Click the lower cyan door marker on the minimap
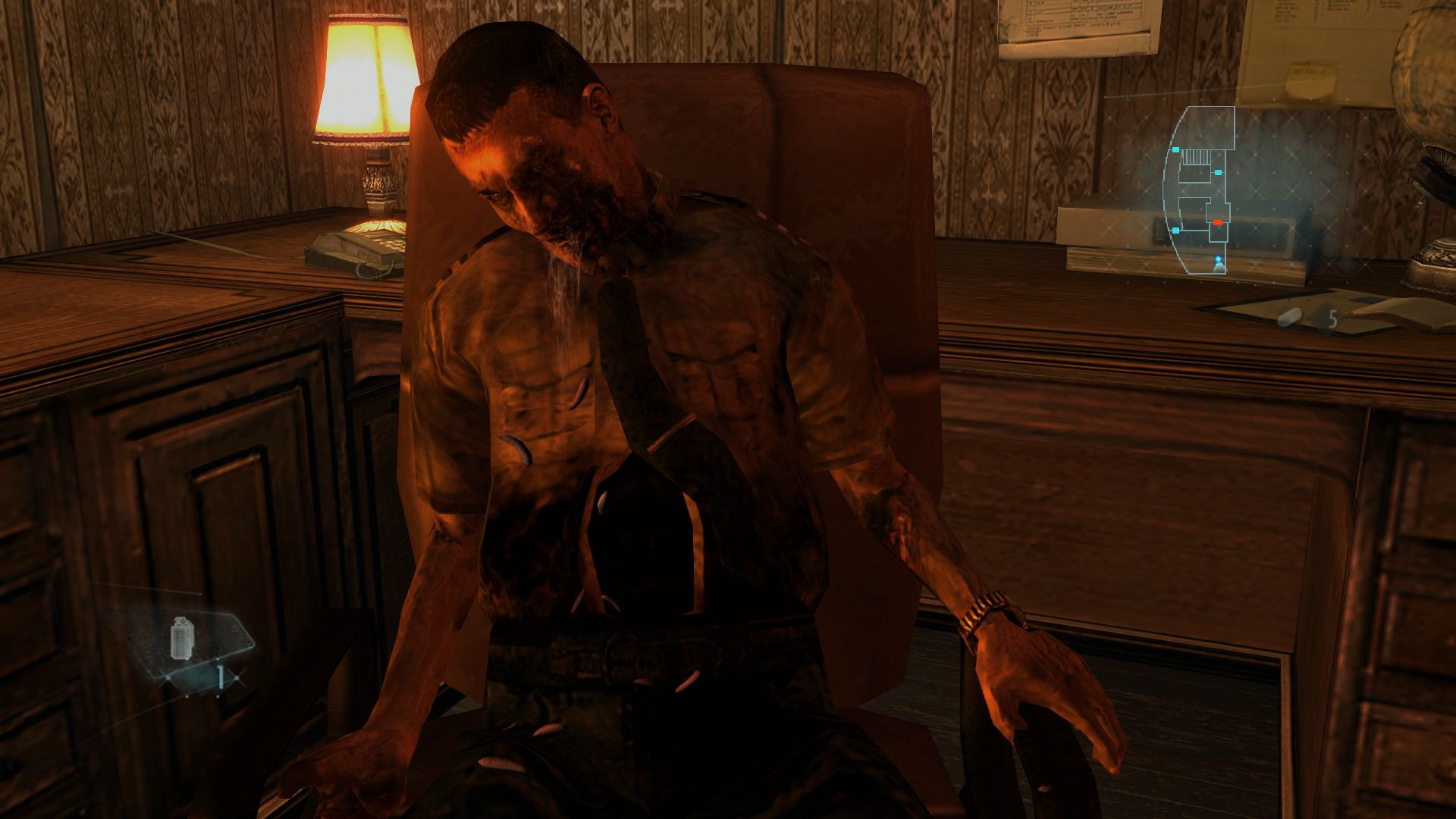The height and width of the screenshot is (819, 1456). pyautogui.click(x=1175, y=230)
